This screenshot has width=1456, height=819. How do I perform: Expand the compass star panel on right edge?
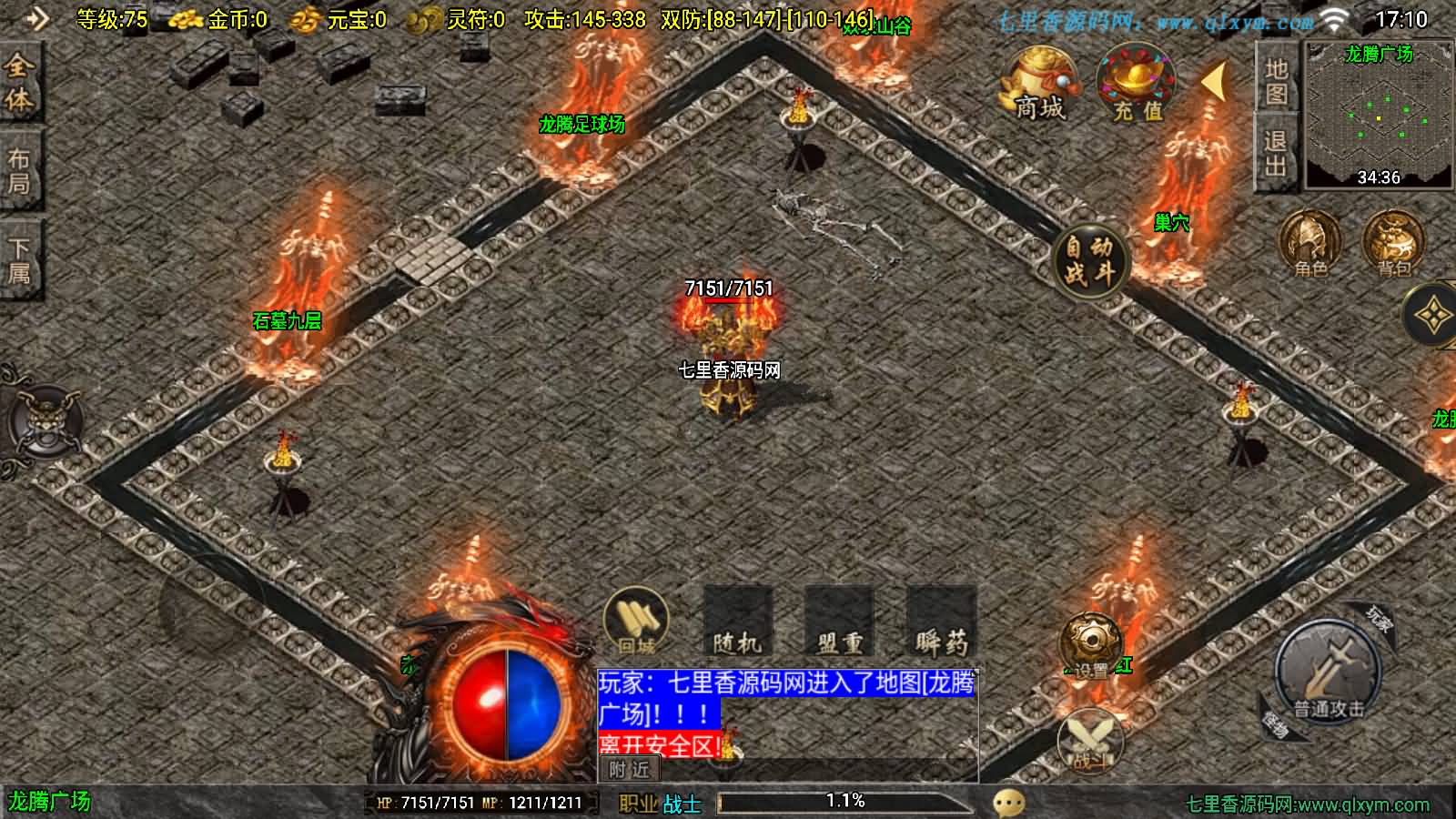[1436, 314]
